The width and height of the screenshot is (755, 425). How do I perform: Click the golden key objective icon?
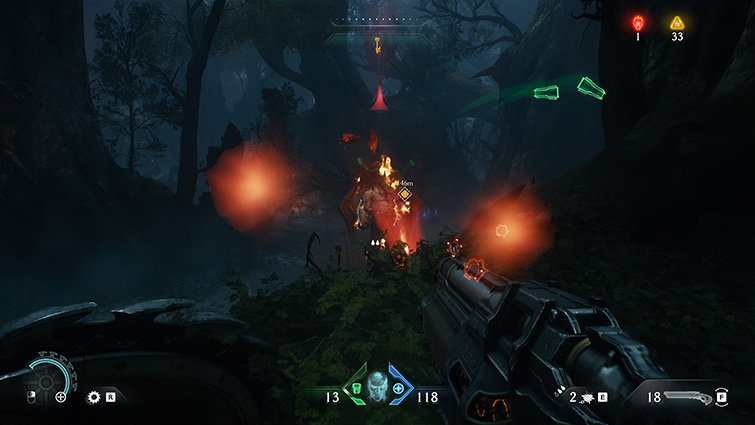point(378,43)
